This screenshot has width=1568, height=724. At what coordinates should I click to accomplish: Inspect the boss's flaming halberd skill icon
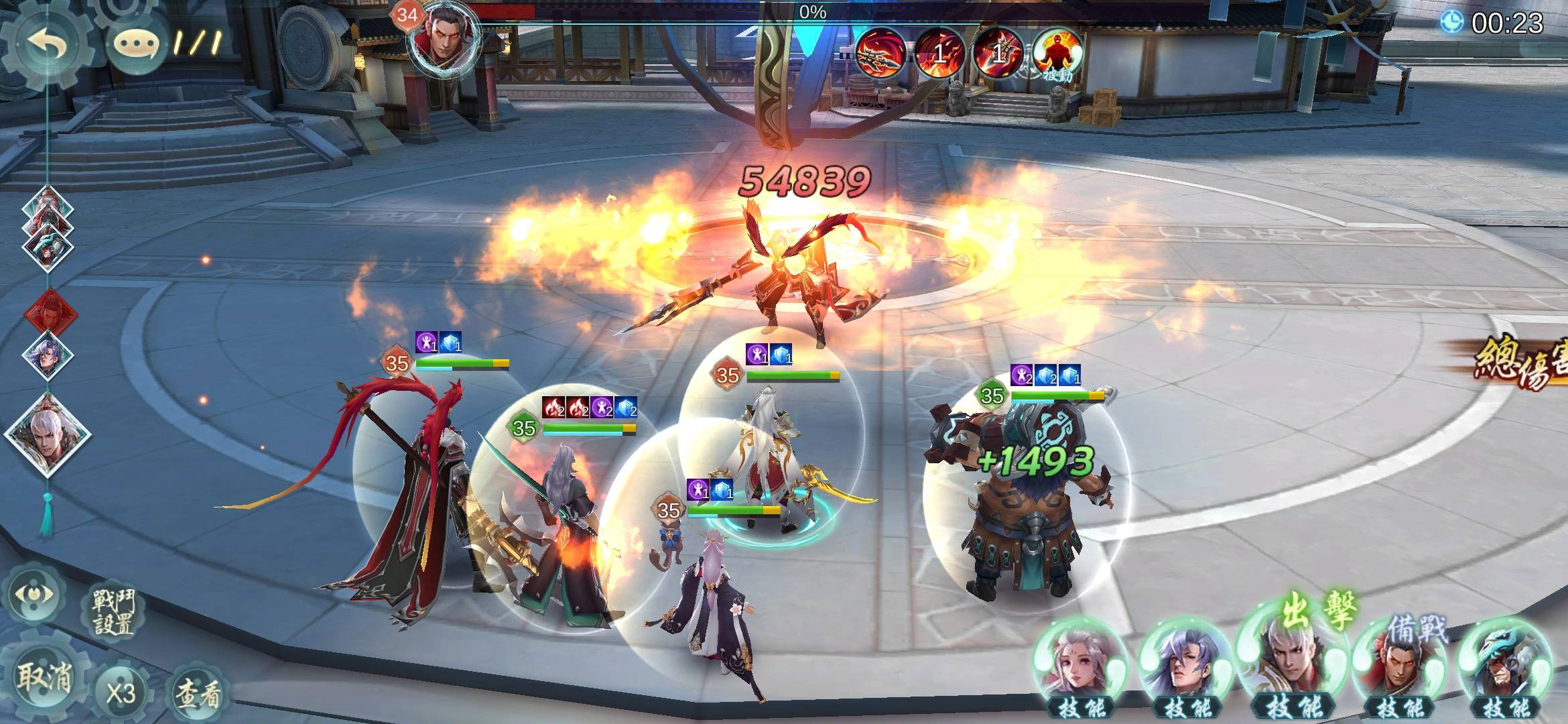click(x=880, y=52)
